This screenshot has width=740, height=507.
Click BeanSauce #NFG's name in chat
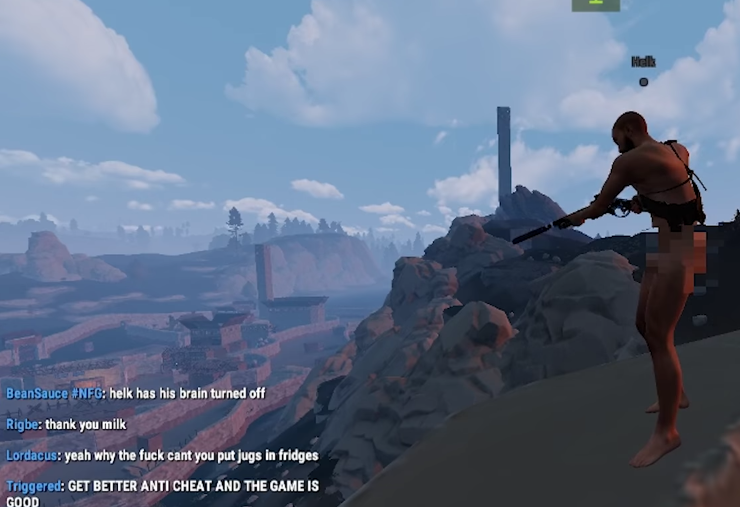point(49,393)
